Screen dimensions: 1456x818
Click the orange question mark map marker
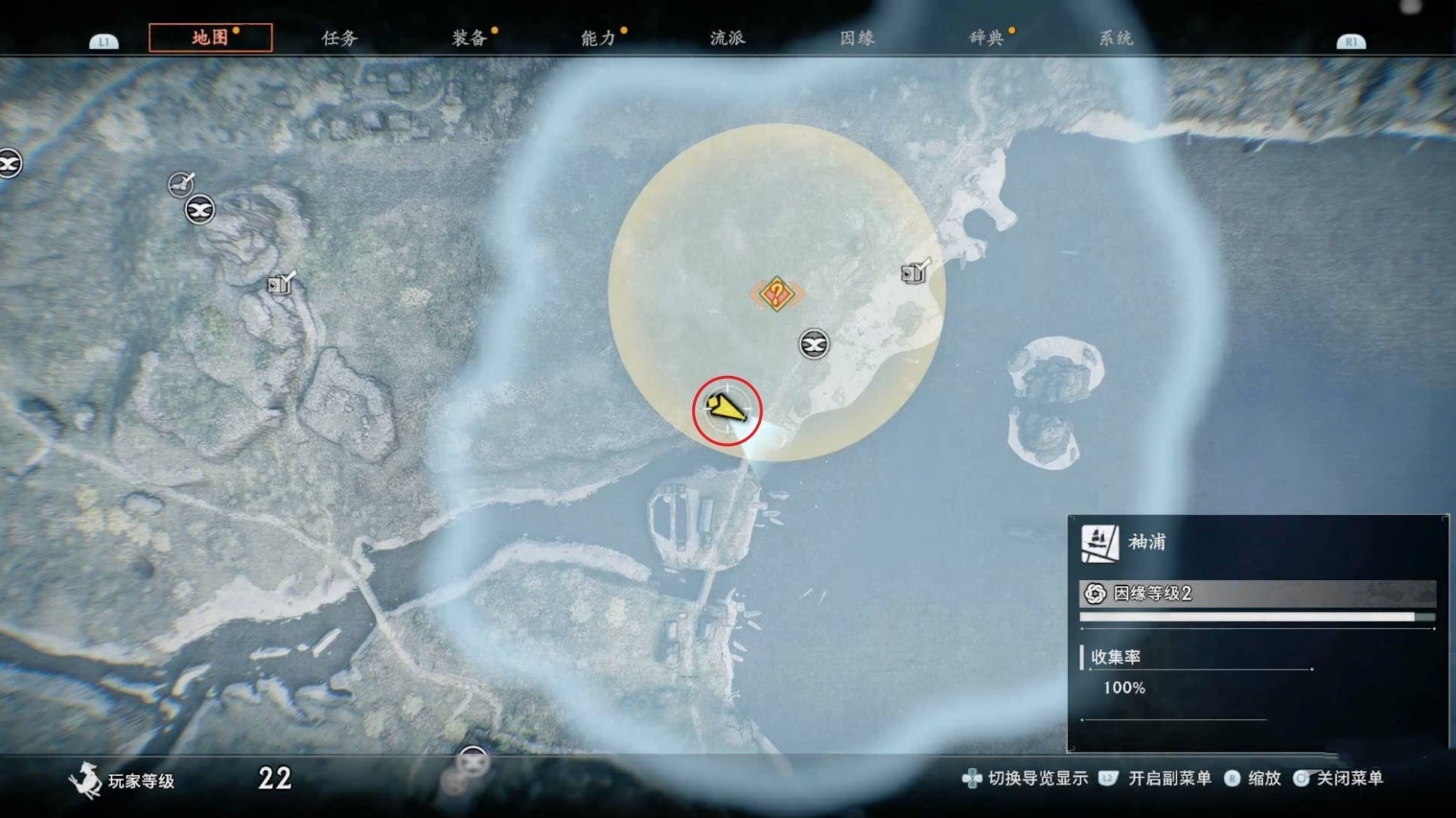pos(776,293)
